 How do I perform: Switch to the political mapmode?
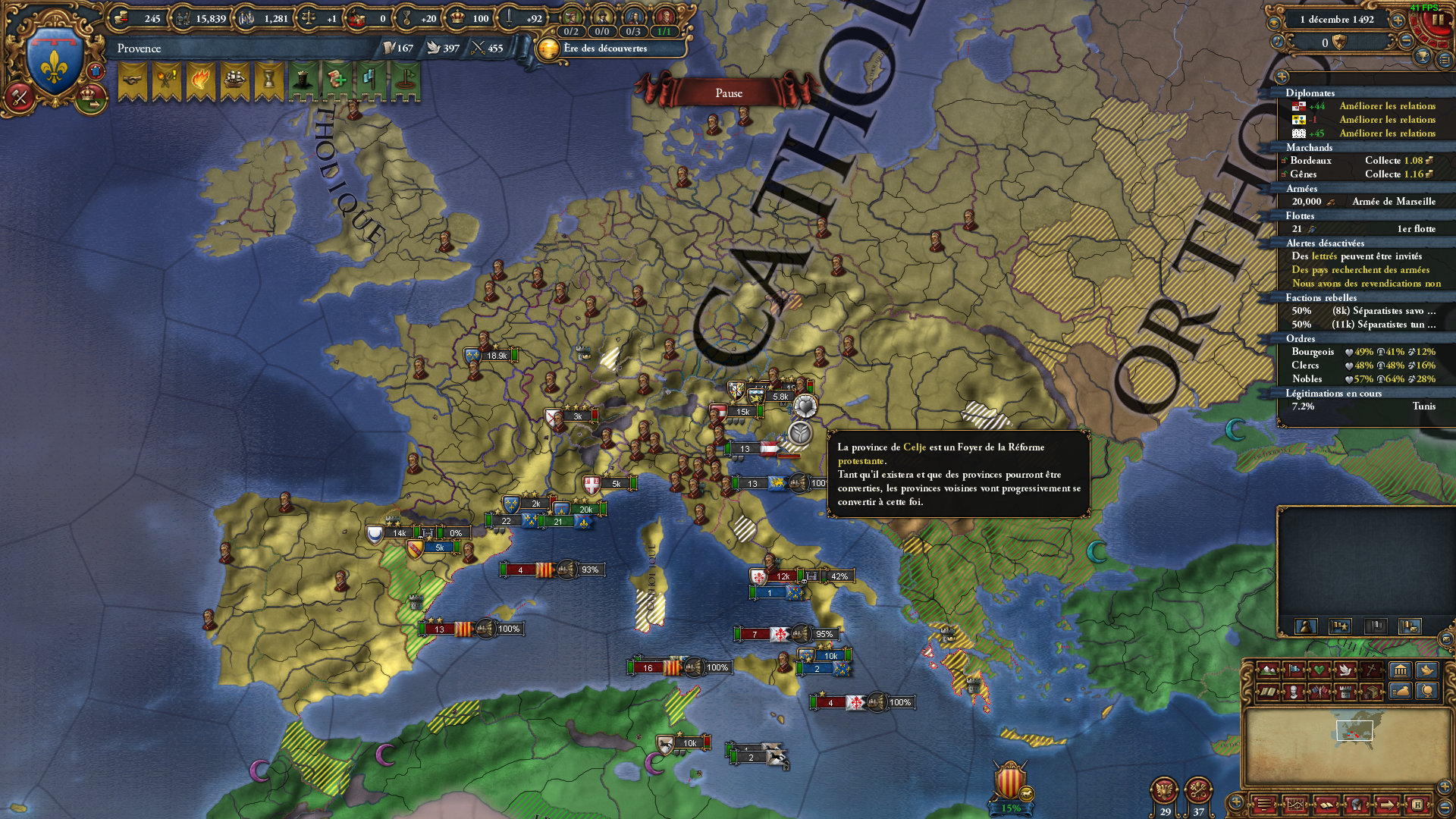pos(1294,670)
